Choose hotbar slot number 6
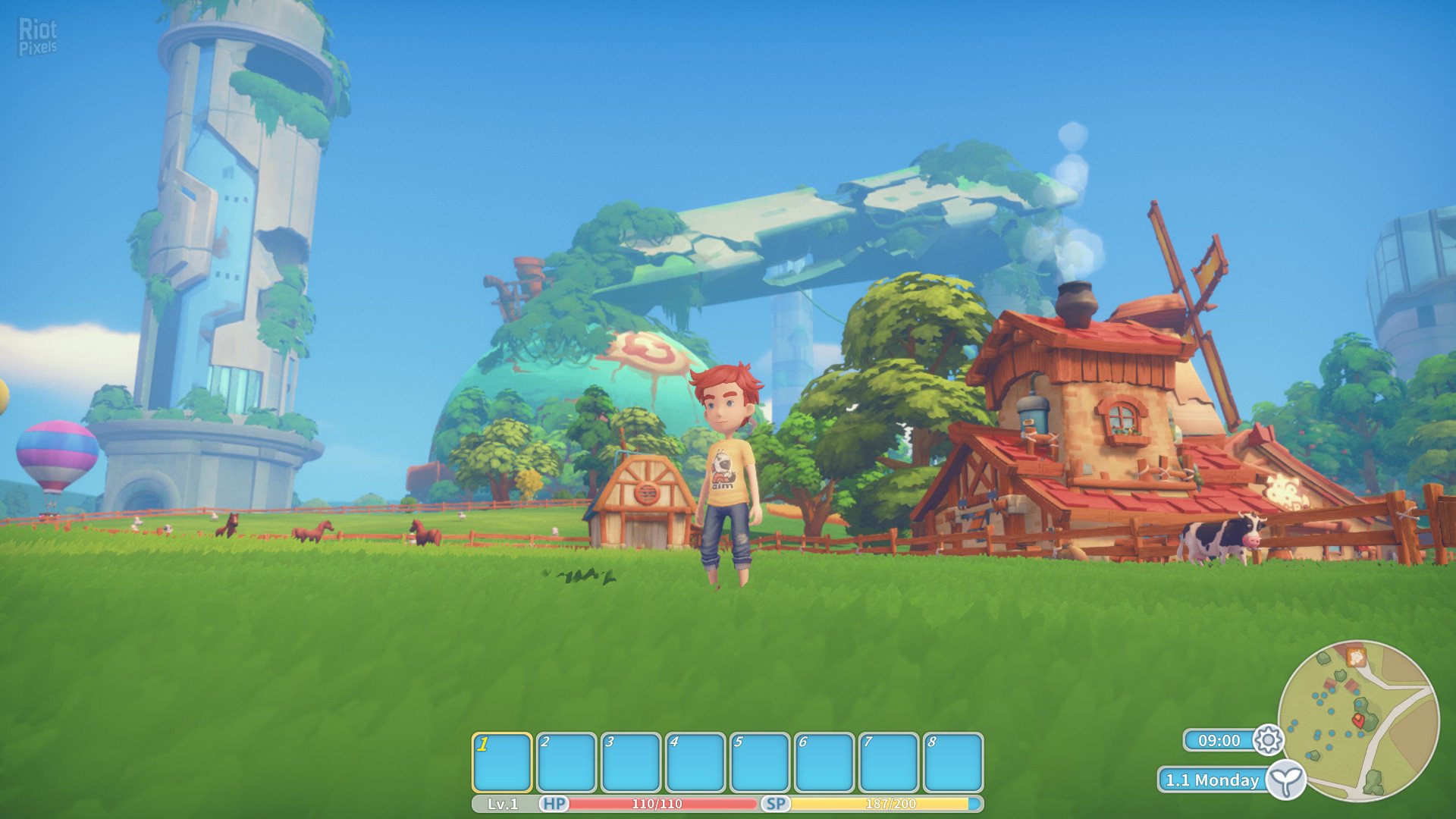This screenshot has width=1456, height=819. pos(824,762)
